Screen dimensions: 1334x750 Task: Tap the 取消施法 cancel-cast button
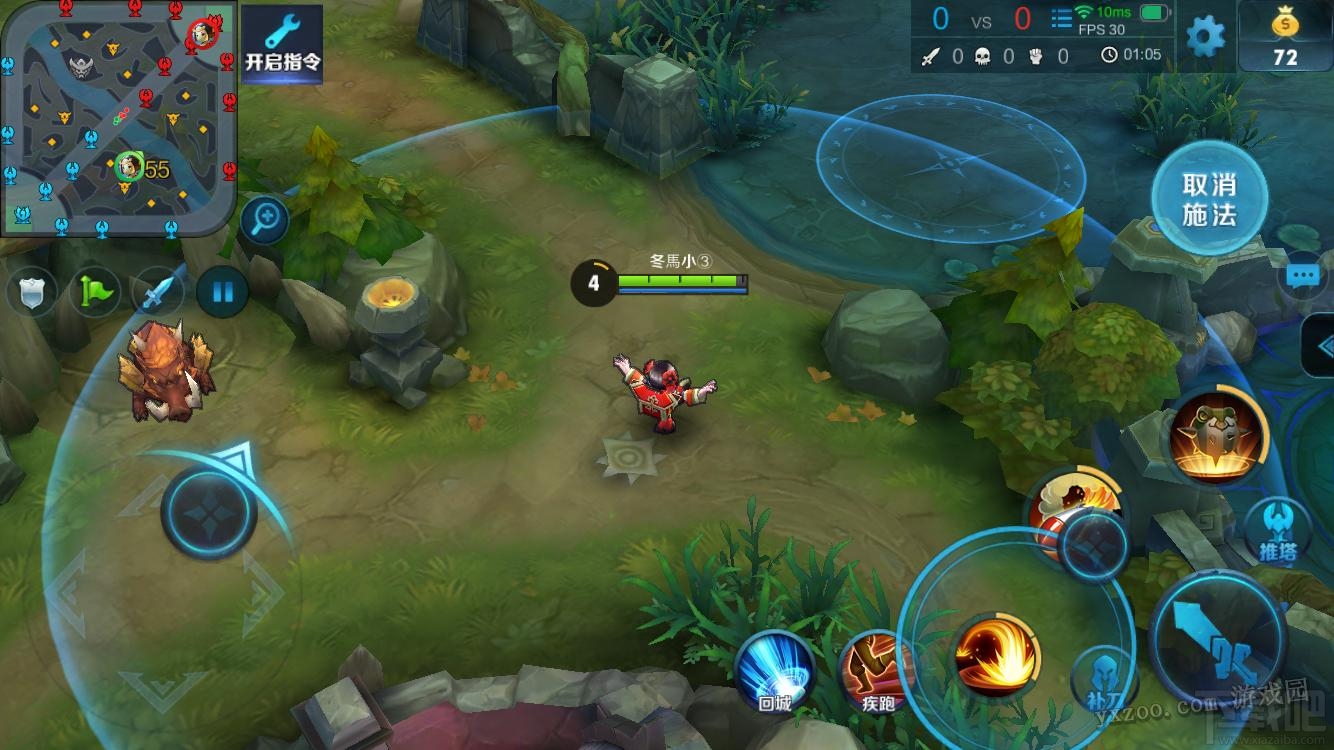pos(1209,200)
